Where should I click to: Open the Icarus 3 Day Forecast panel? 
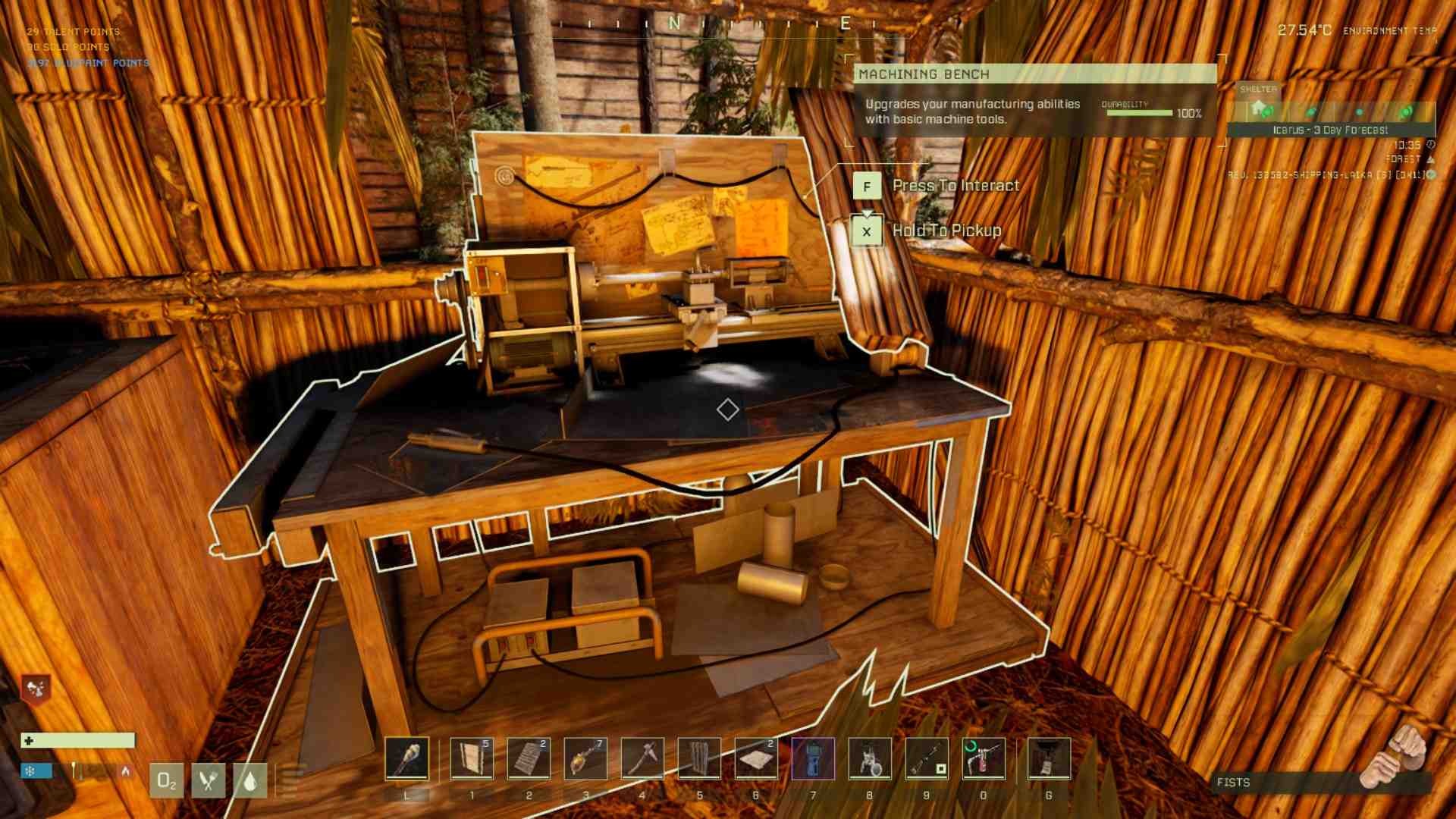(x=1330, y=130)
